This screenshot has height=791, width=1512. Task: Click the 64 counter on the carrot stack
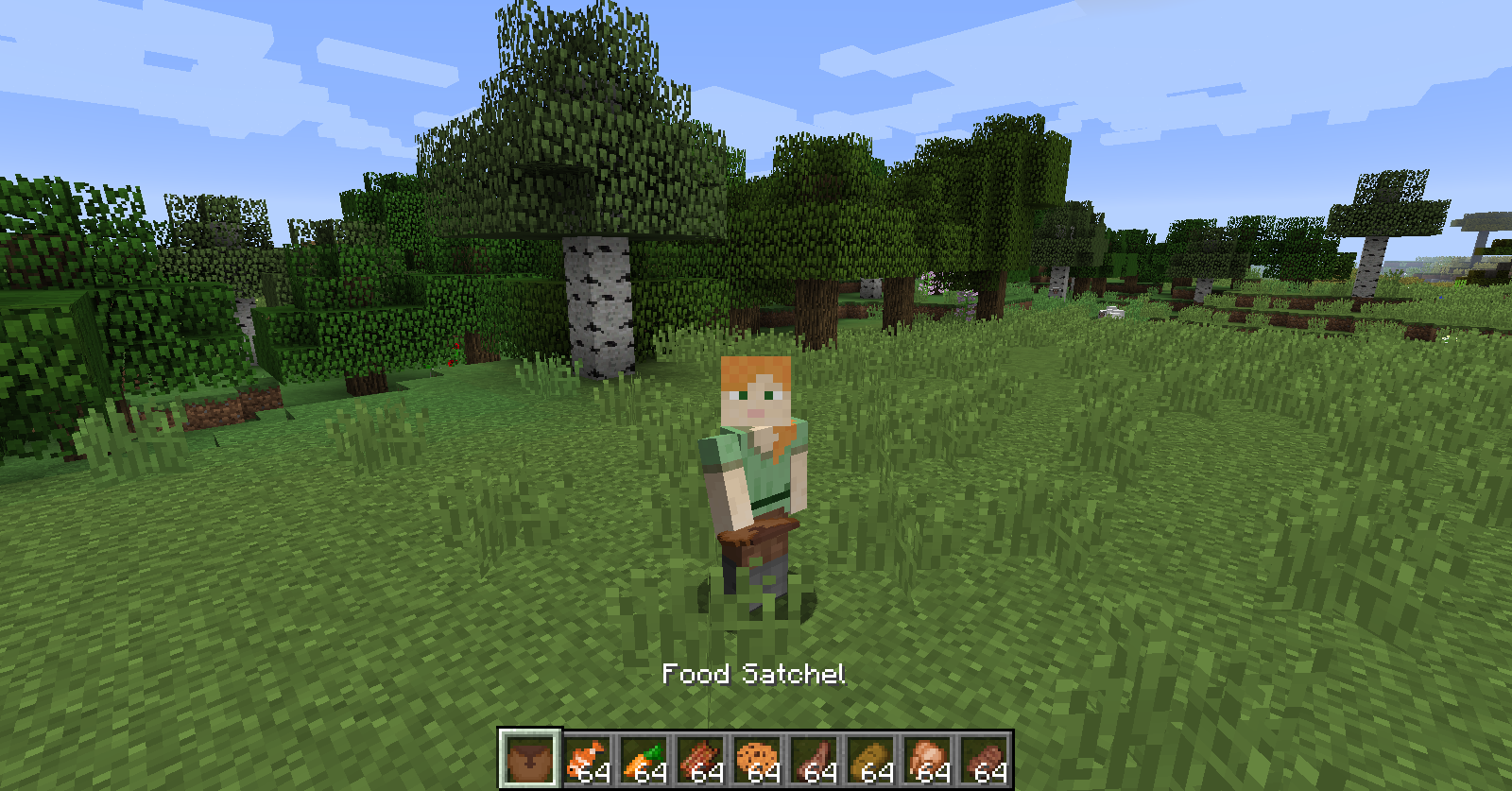pyautogui.click(x=652, y=773)
